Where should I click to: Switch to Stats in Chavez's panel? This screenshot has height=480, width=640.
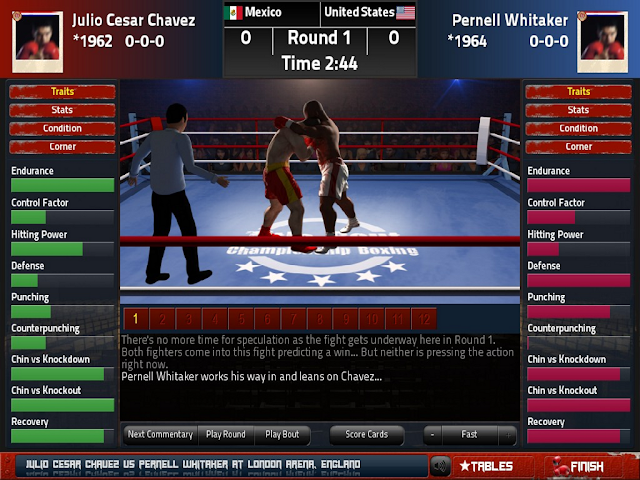[x=62, y=110]
